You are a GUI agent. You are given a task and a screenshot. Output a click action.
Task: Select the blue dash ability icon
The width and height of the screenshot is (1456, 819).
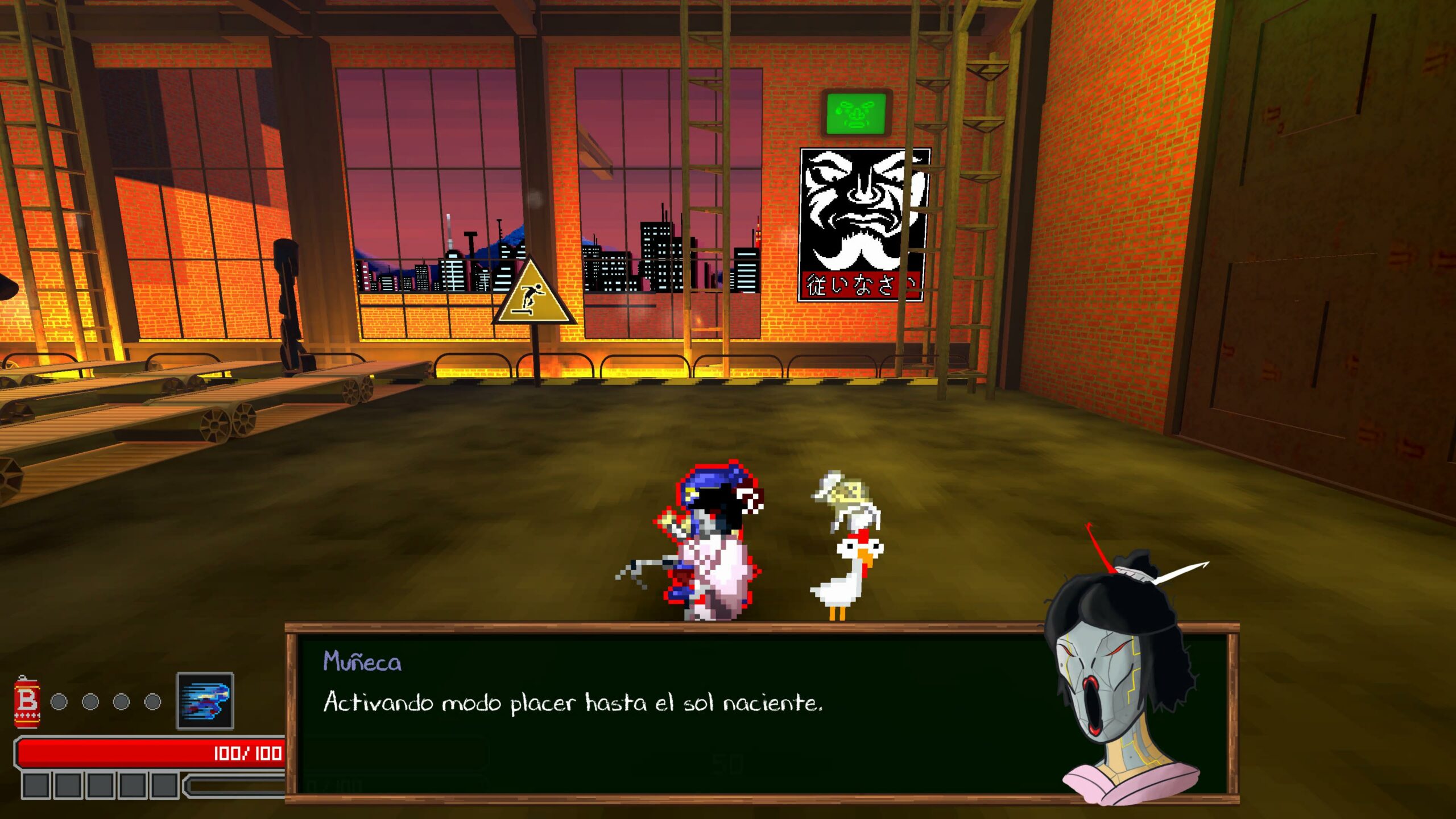tap(205, 701)
